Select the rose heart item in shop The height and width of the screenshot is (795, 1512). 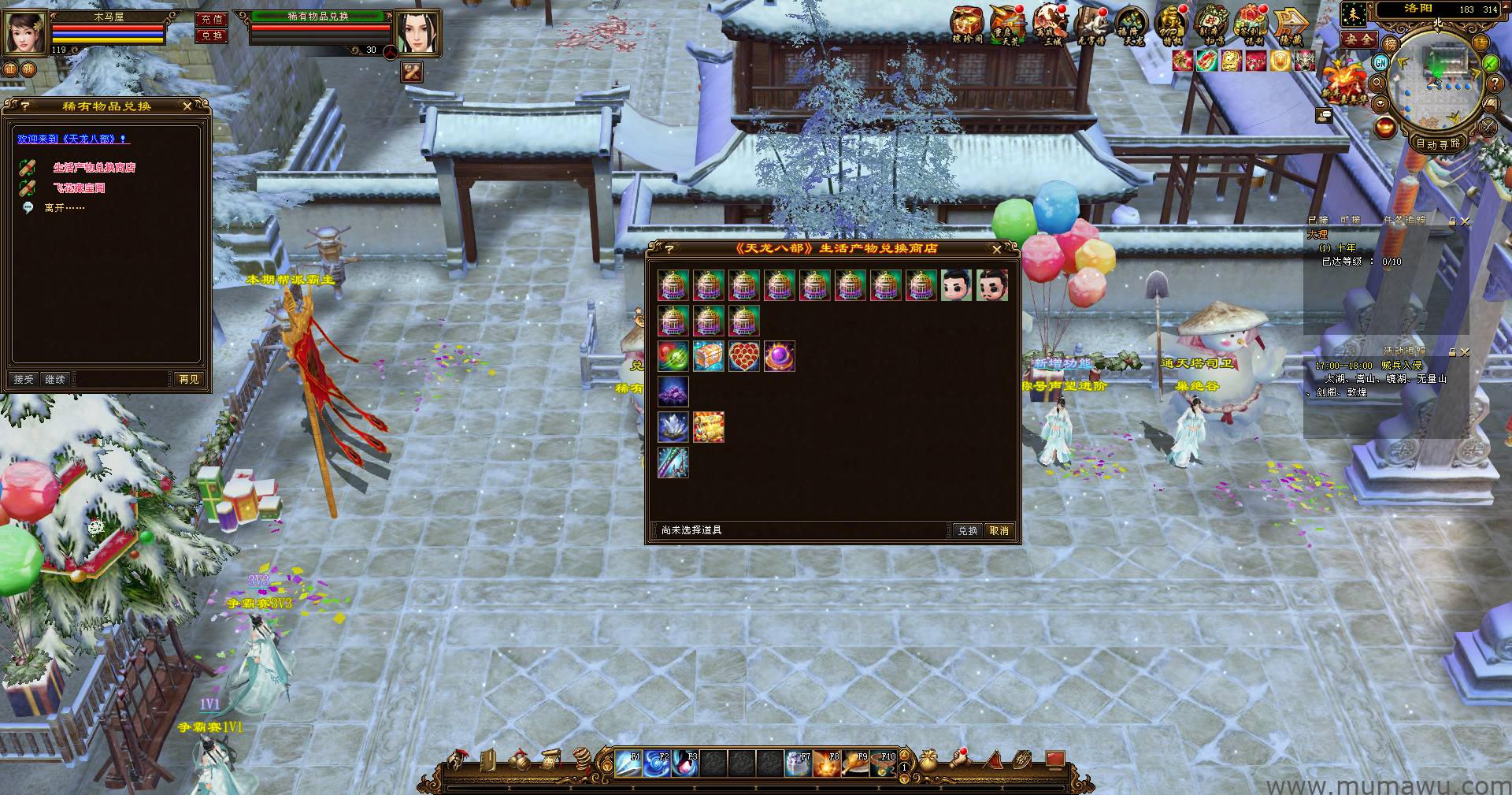pyautogui.click(x=744, y=356)
